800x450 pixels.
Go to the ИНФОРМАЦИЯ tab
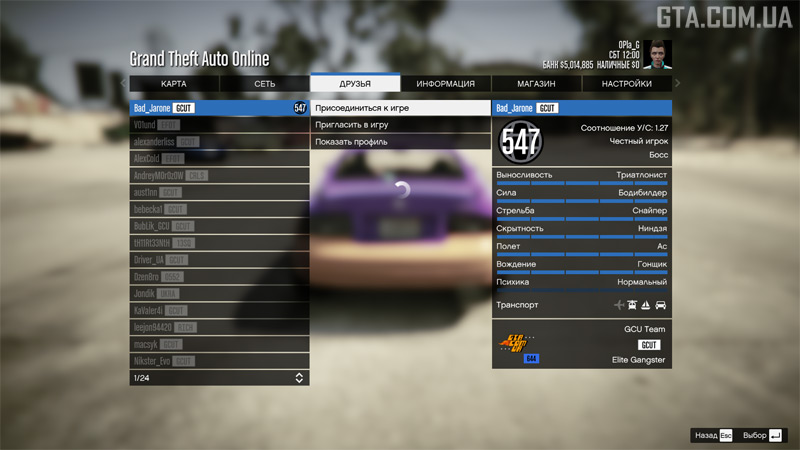pos(446,84)
